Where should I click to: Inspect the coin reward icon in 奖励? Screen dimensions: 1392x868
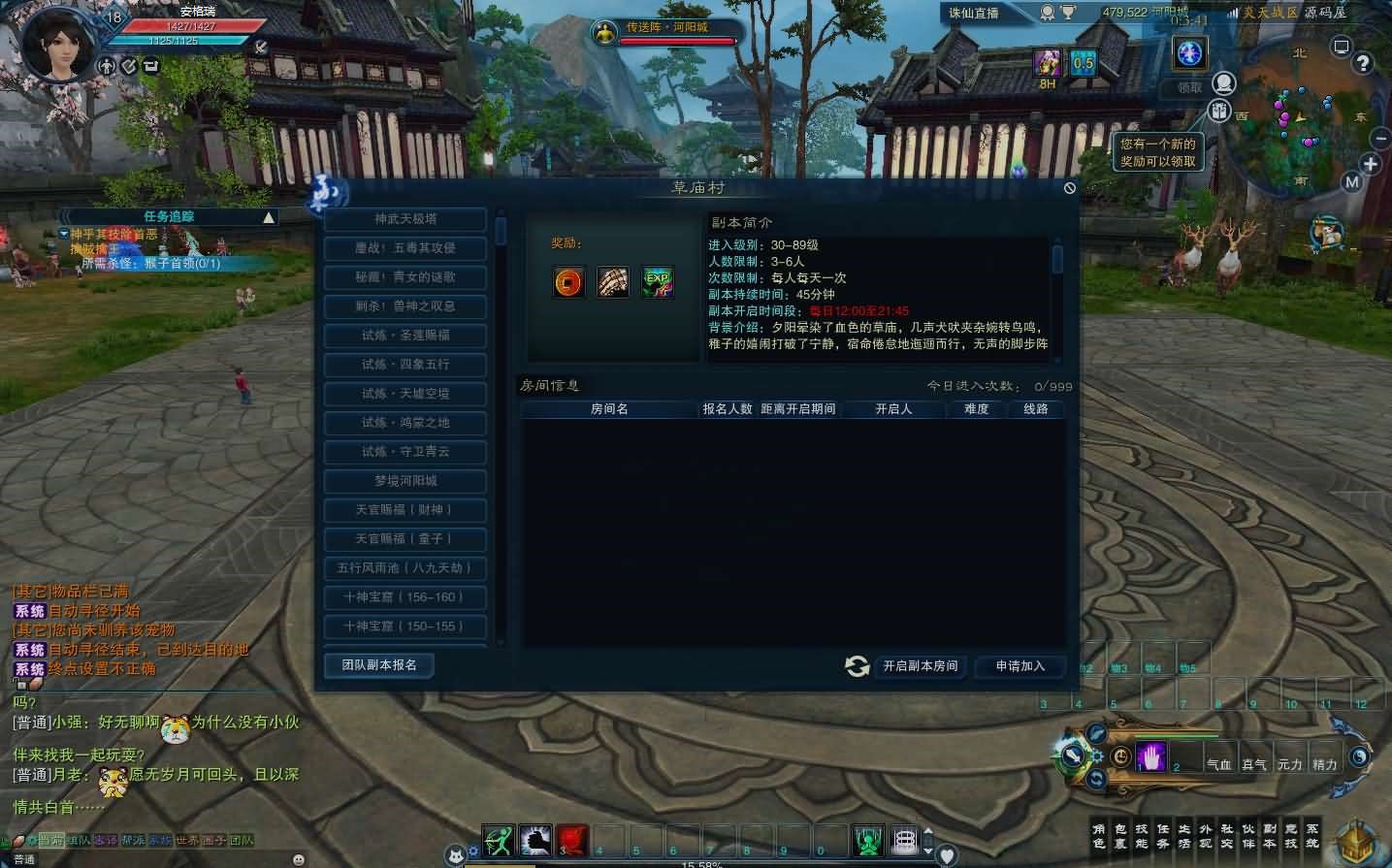coord(568,281)
